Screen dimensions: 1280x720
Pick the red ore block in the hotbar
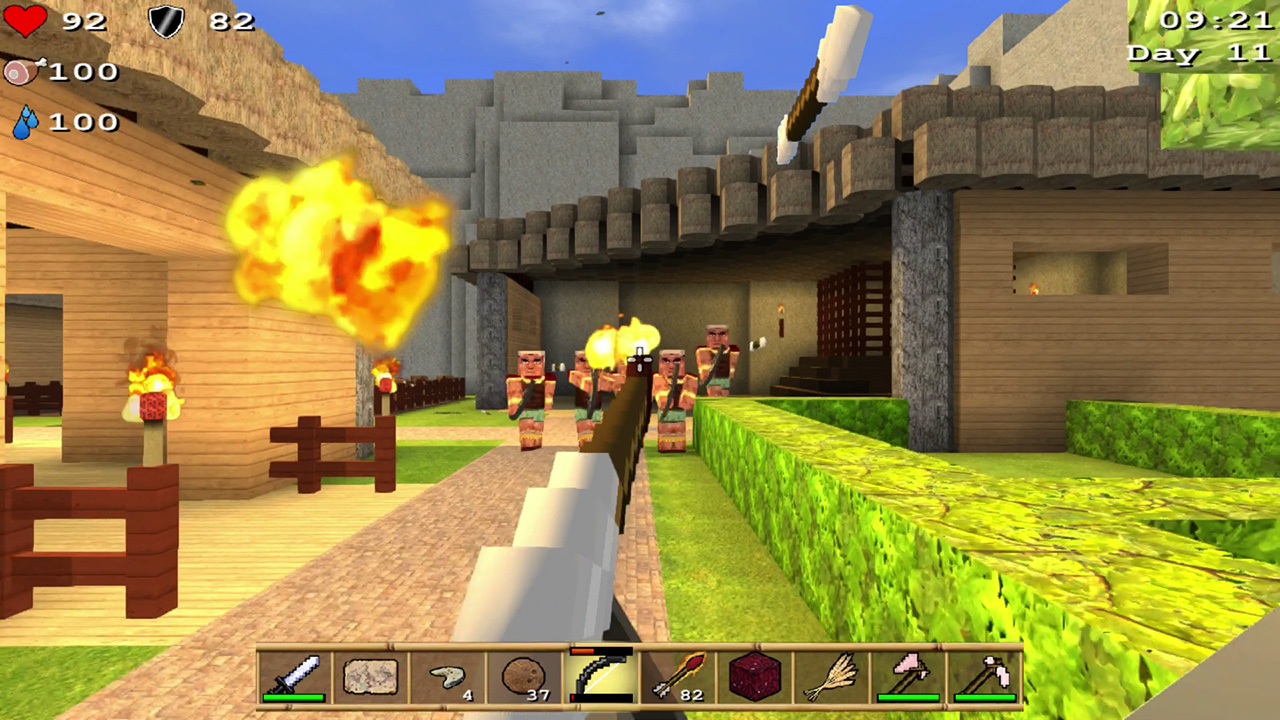pyautogui.click(x=753, y=678)
